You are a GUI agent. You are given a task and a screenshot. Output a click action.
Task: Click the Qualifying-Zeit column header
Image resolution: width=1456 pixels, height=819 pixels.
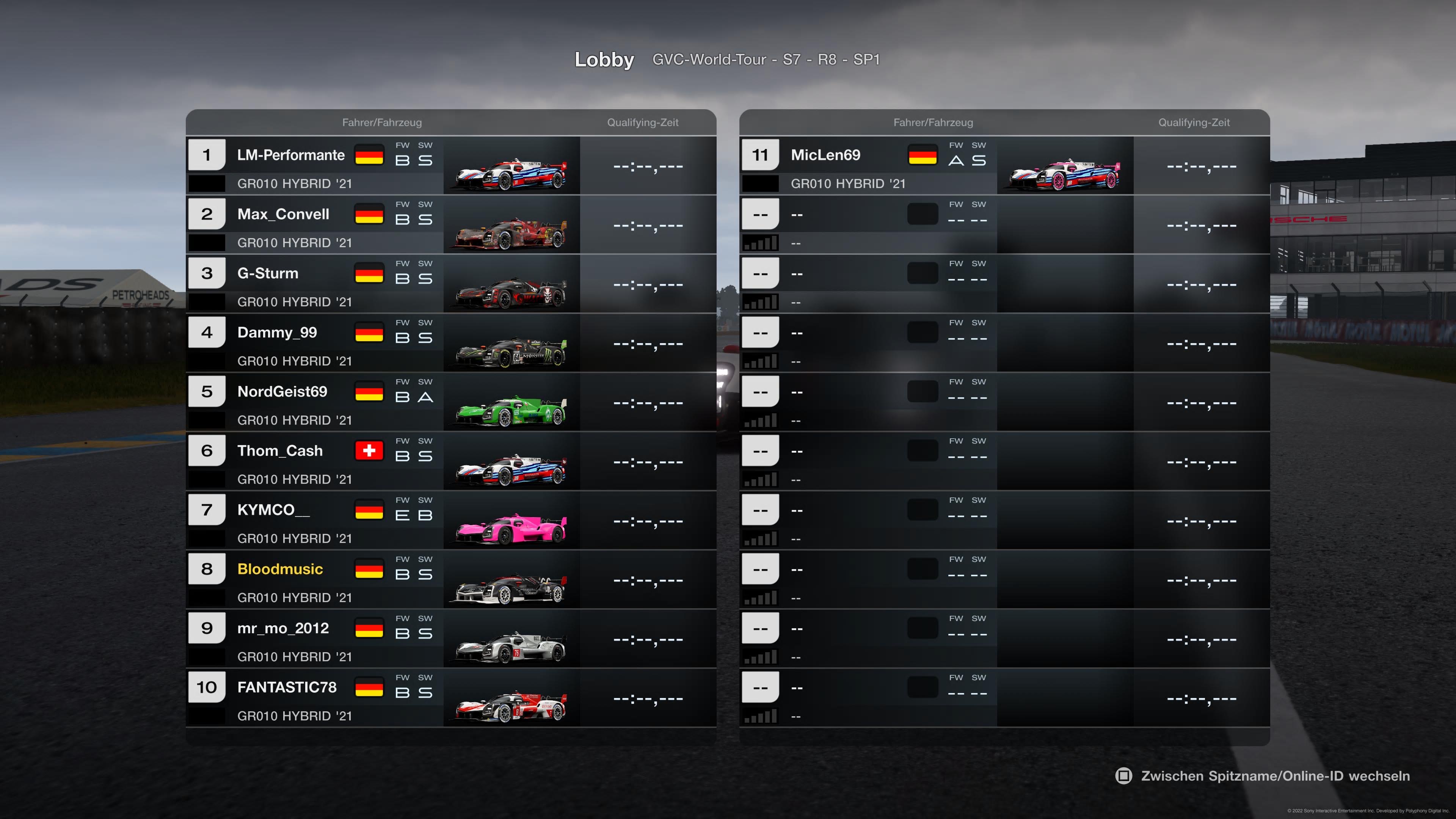tap(642, 122)
